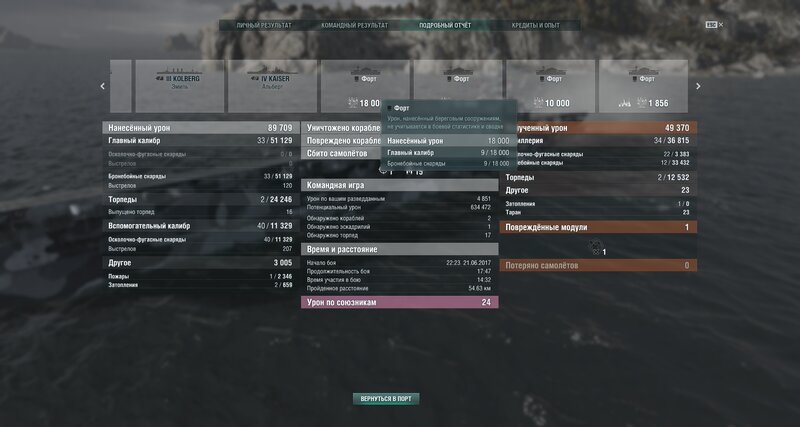
Task: Show more targets with the right carousel arrow
Action: pyautogui.click(x=698, y=86)
